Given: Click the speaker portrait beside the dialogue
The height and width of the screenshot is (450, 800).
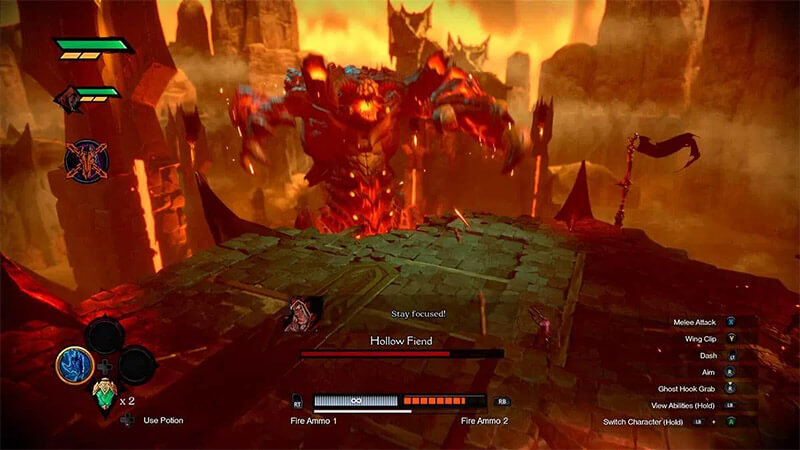Looking at the screenshot, I should point(303,314).
